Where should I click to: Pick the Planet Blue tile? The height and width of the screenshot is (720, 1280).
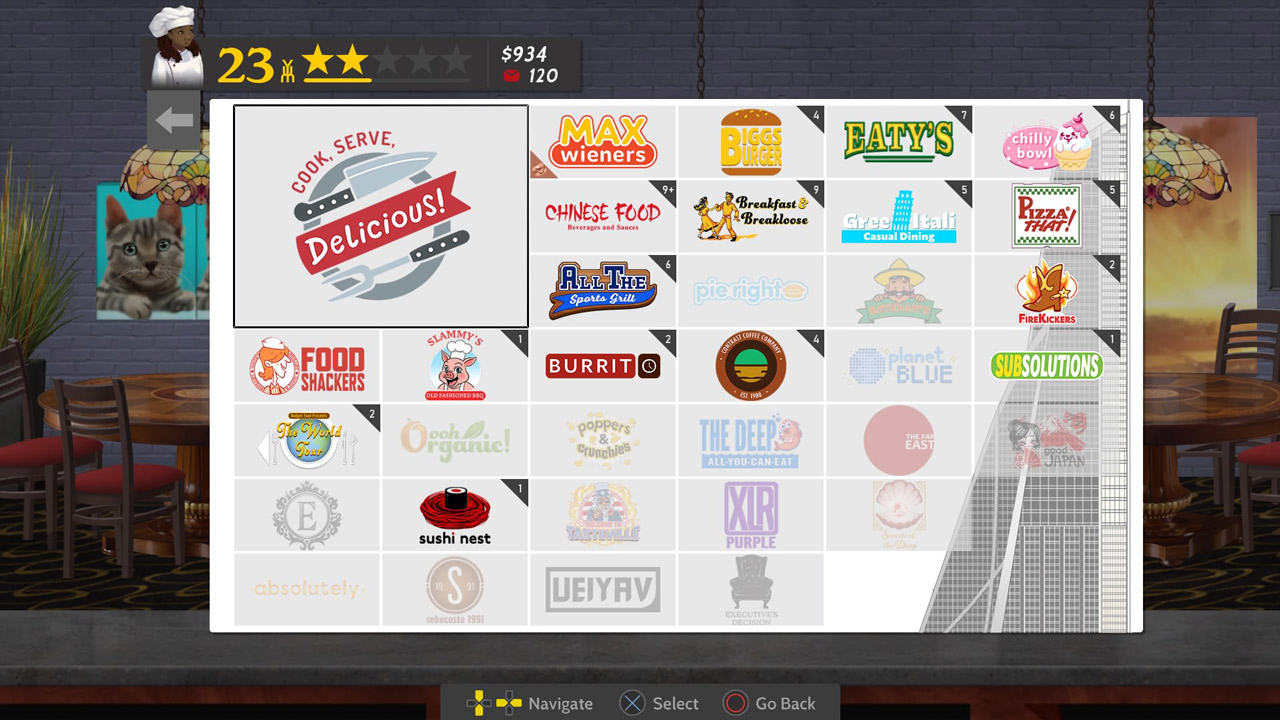pyautogui.click(x=899, y=365)
